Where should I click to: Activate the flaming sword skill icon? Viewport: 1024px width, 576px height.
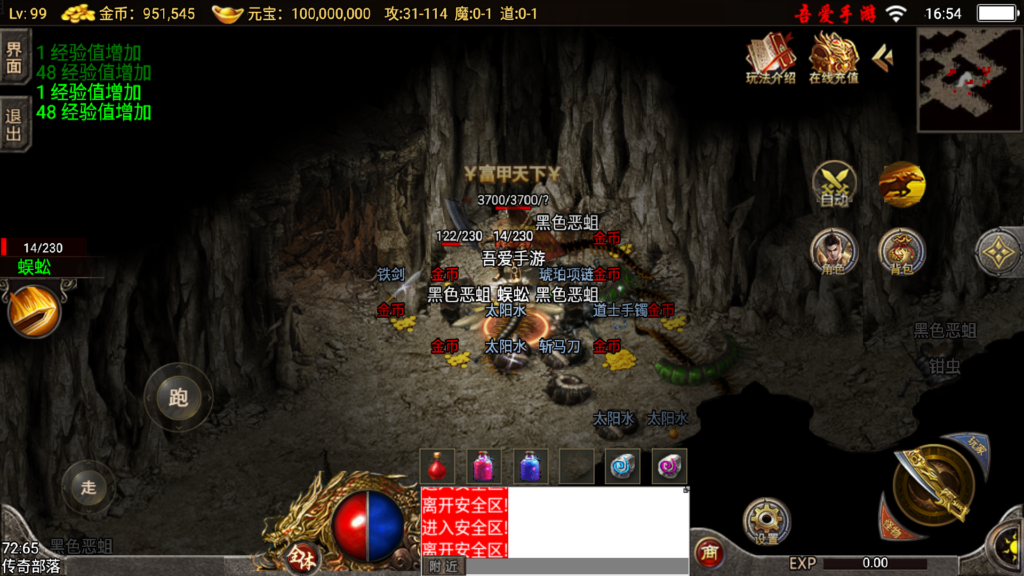coord(34,311)
